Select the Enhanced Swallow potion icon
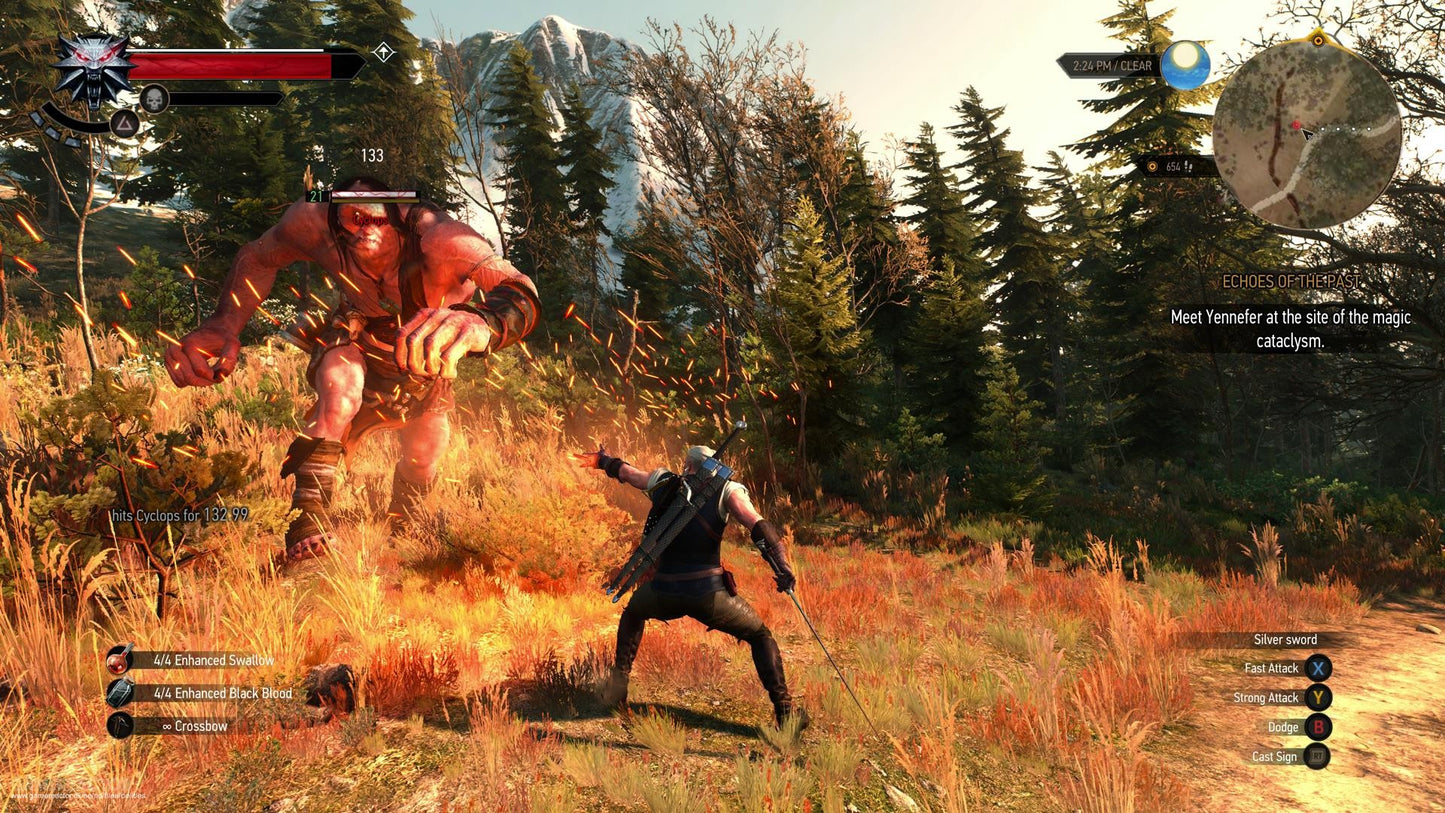The image size is (1445, 813). (117, 661)
